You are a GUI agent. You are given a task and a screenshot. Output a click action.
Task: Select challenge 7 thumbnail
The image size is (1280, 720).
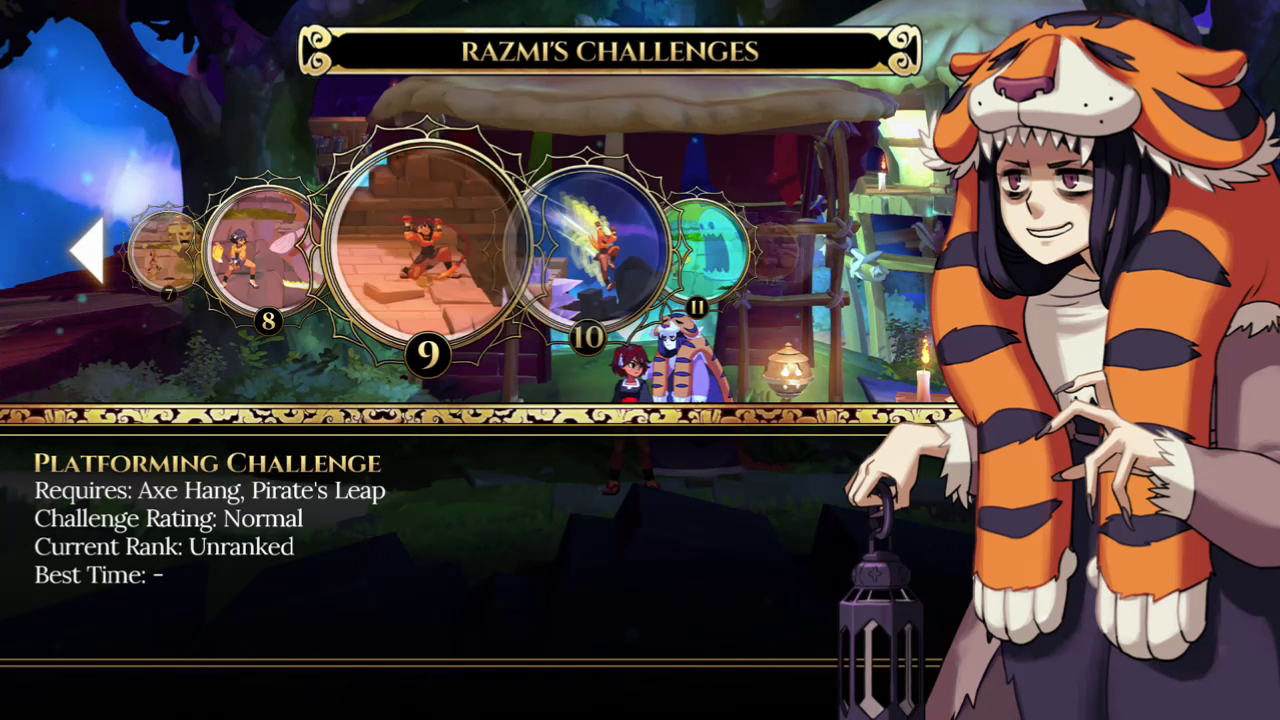[163, 252]
